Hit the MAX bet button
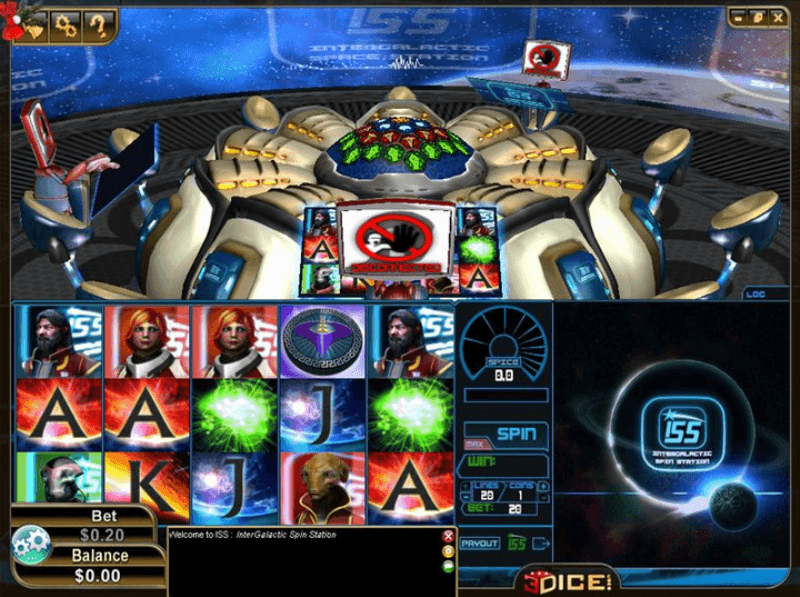800x597 pixels. point(475,443)
